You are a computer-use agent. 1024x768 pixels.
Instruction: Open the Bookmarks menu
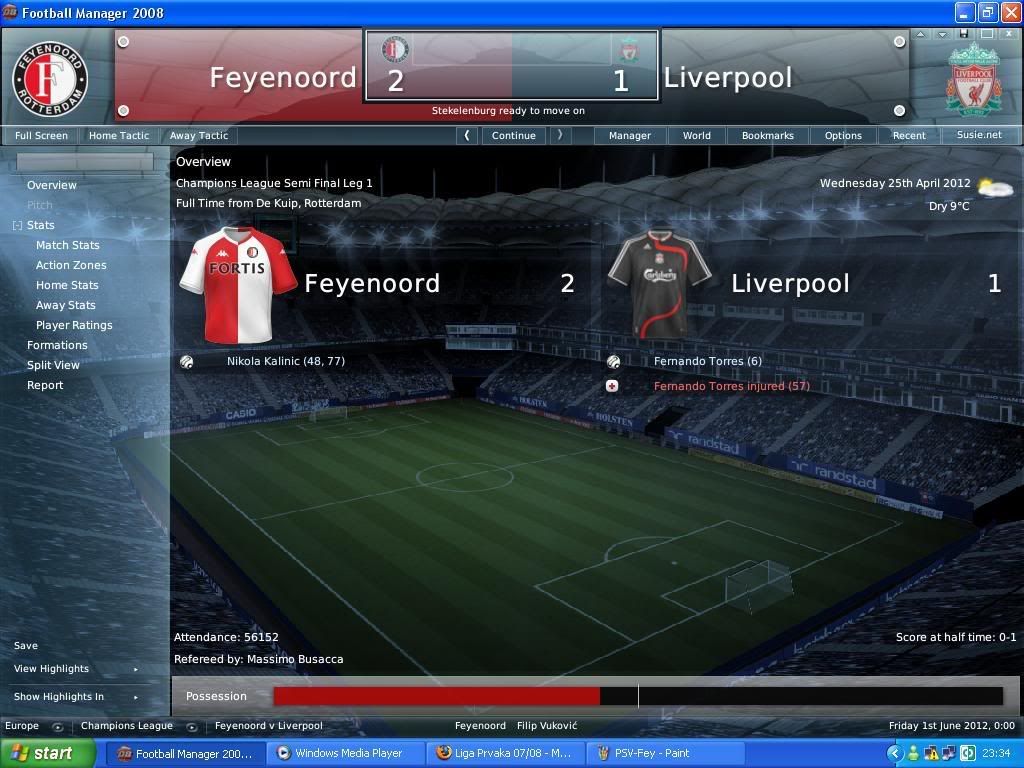[x=767, y=135]
